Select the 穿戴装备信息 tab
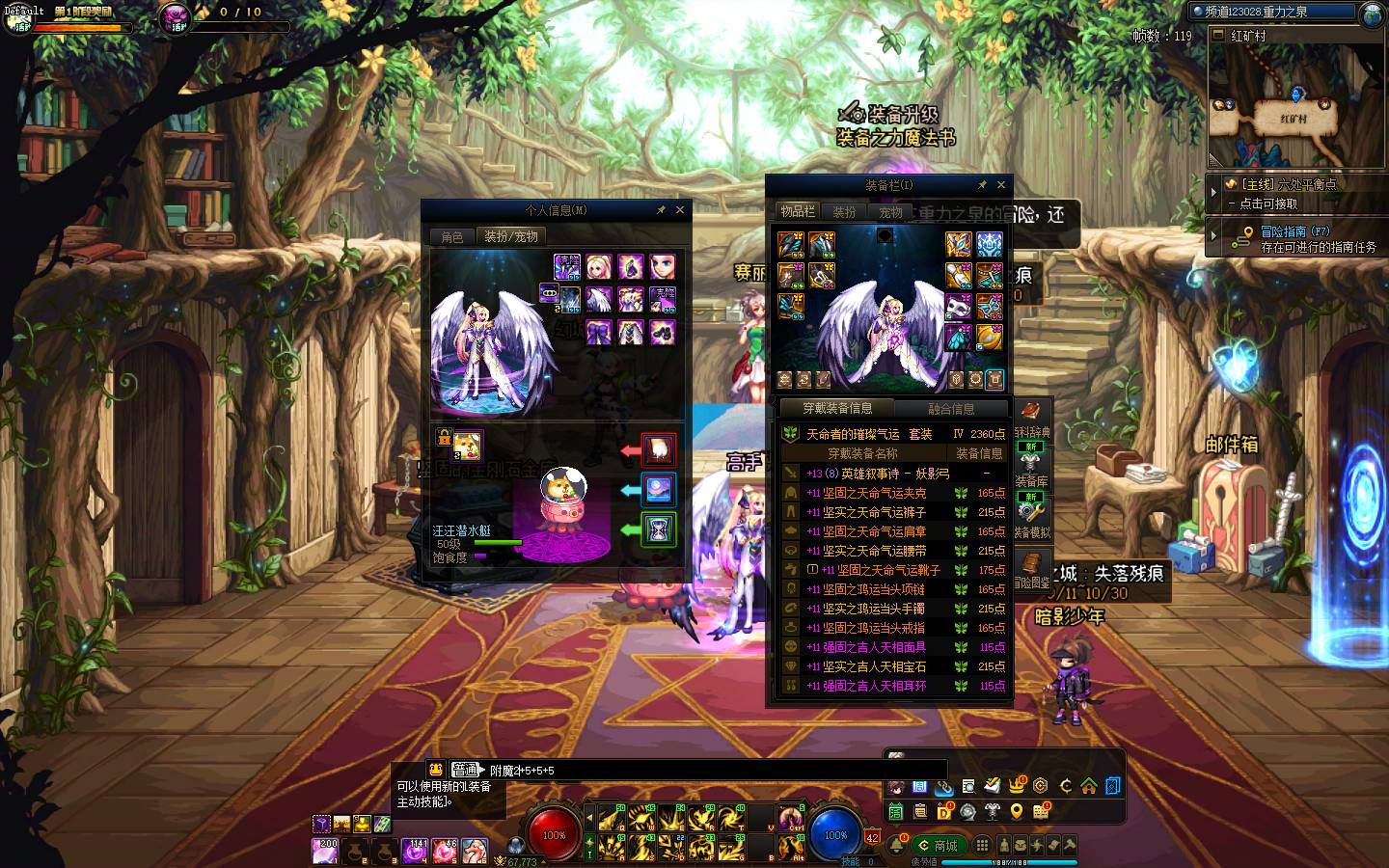The width and height of the screenshot is (1389, 868). pyautogui.click(x=837, y=409)
